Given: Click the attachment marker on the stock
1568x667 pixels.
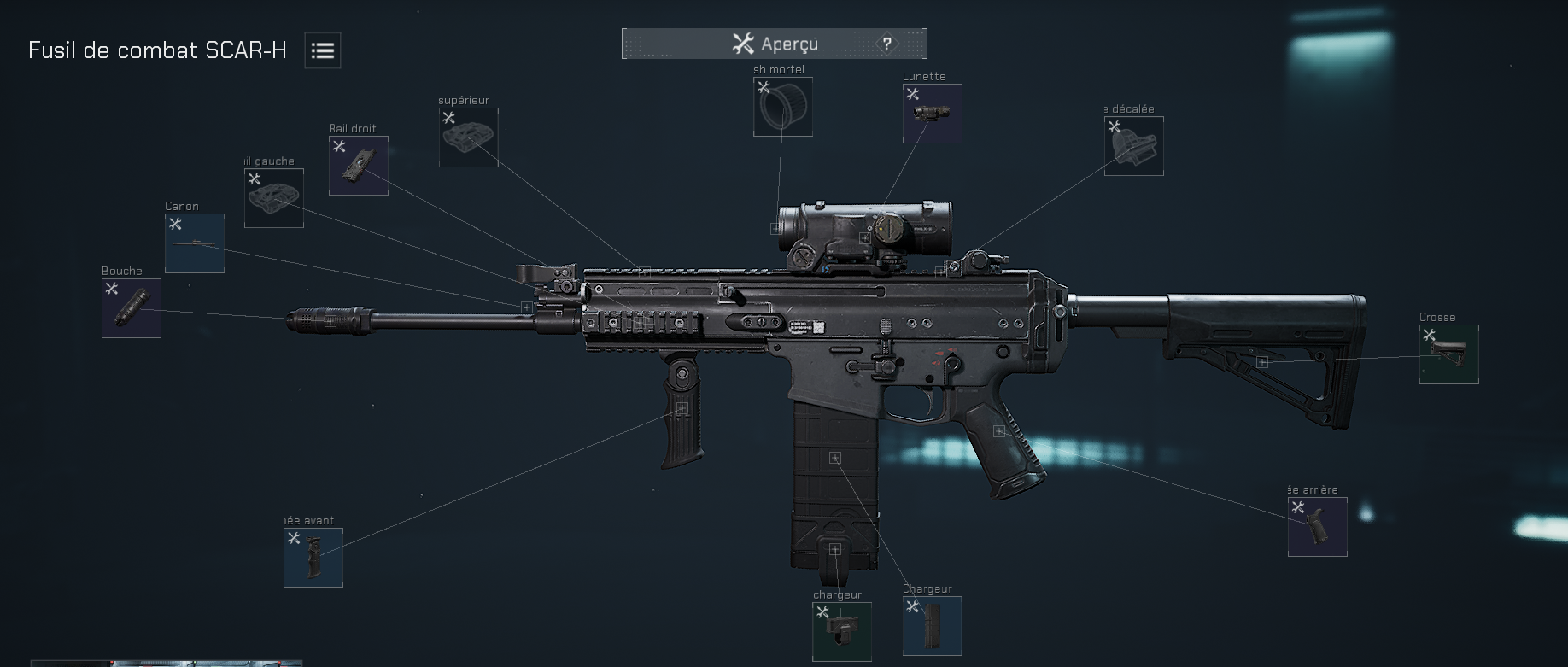Looking at the screenshot, I should (1262, 361).
